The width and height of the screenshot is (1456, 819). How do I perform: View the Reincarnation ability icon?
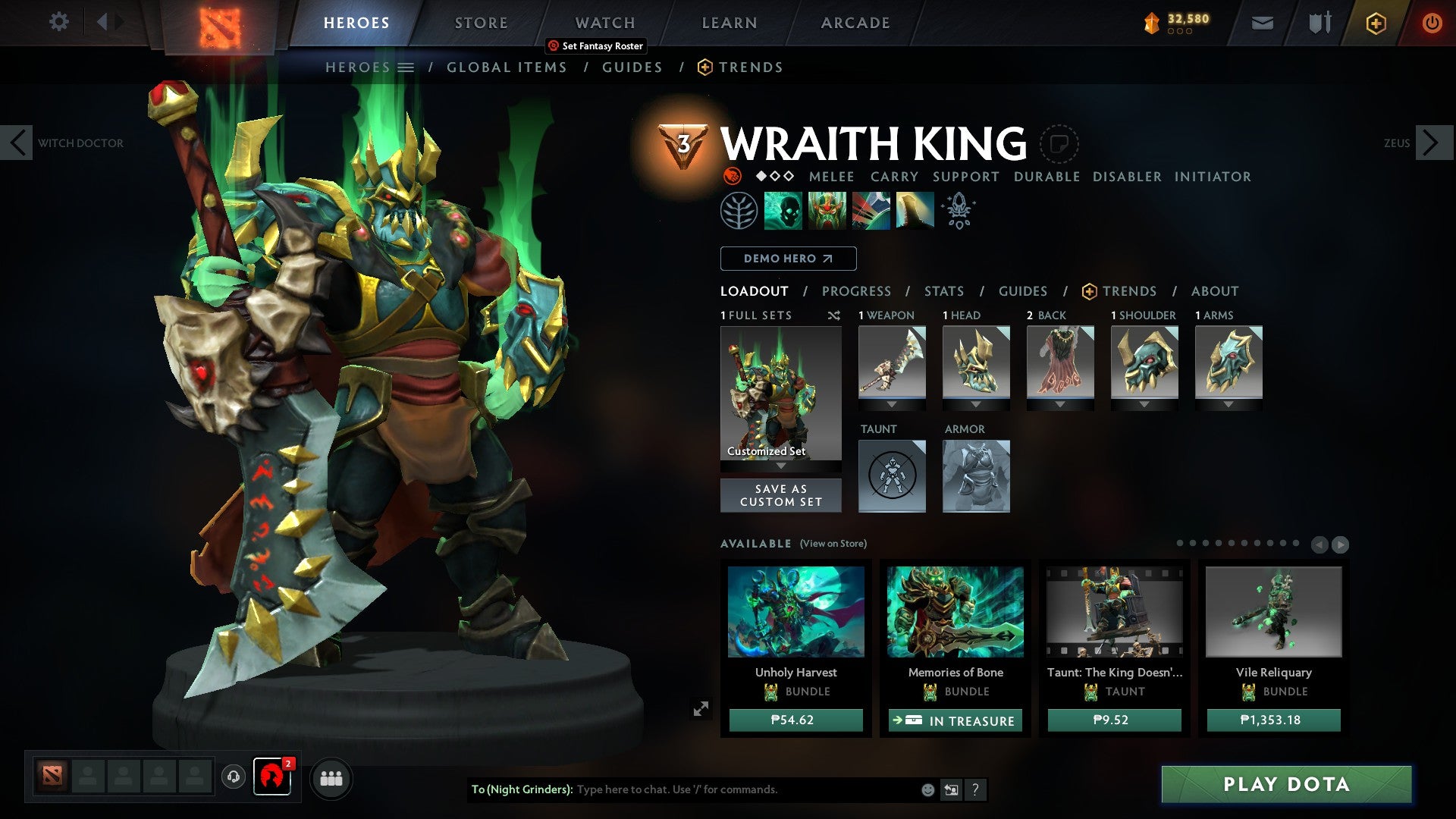coord(915,211)
